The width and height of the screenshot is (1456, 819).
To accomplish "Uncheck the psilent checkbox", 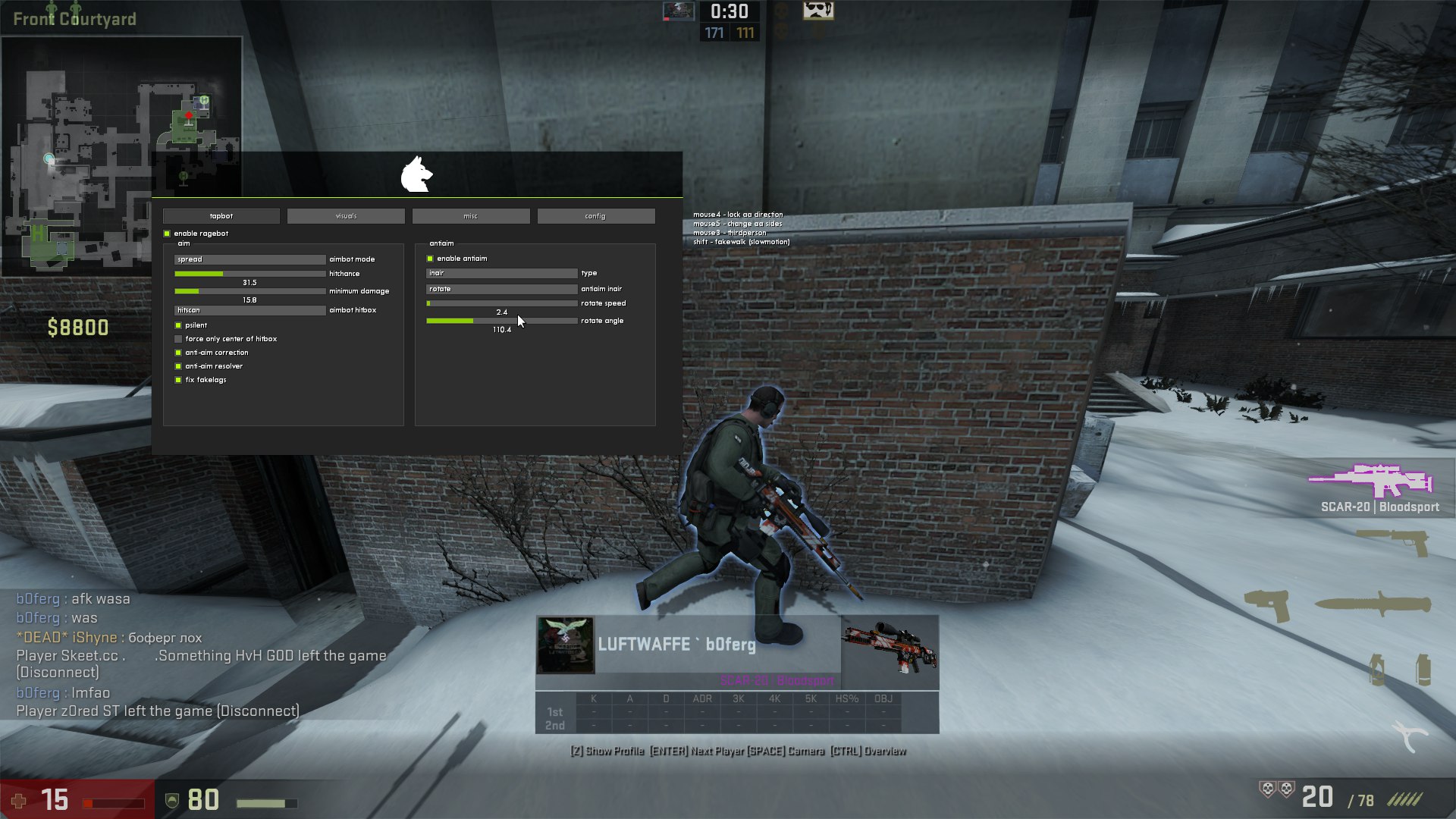I will pos(179,325).
